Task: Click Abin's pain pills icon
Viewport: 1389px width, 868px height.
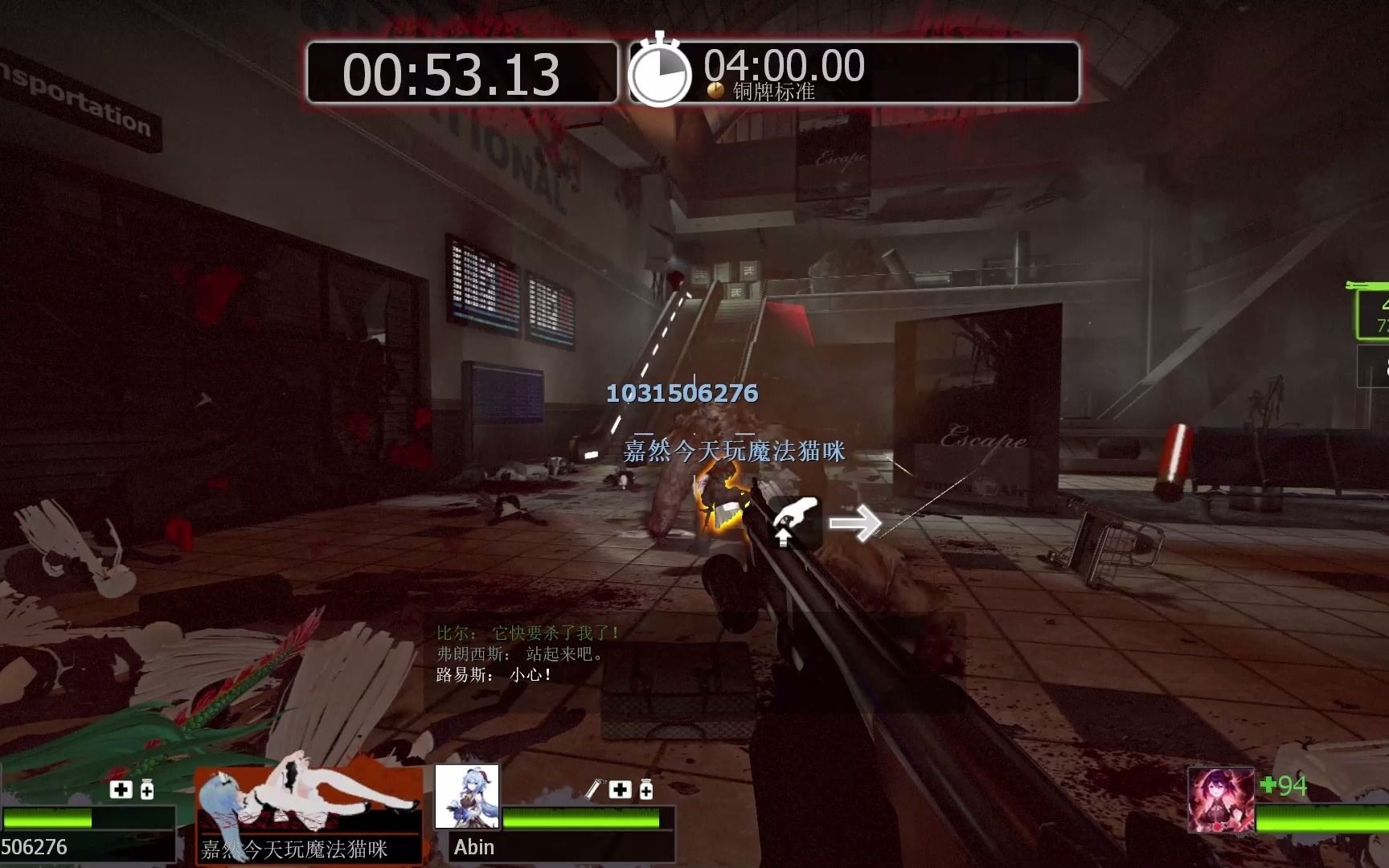Action: pos(646,790)
